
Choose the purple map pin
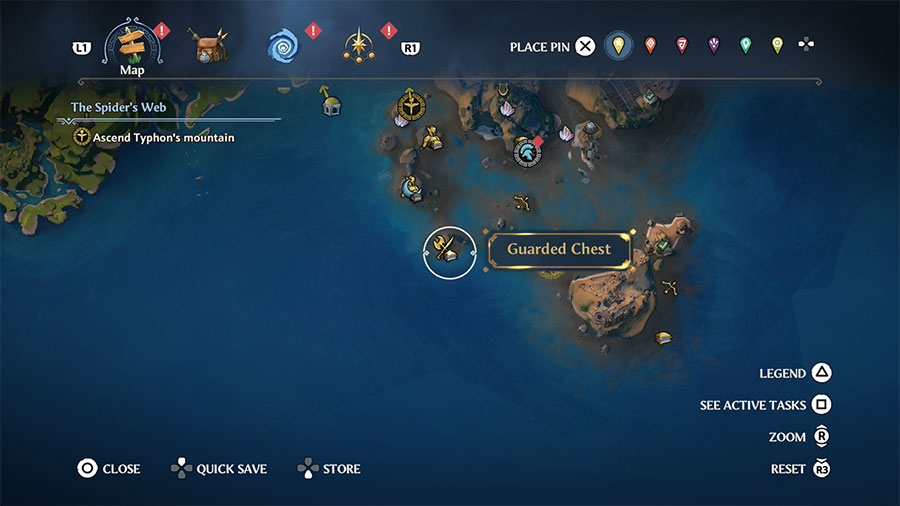point(714,45)
